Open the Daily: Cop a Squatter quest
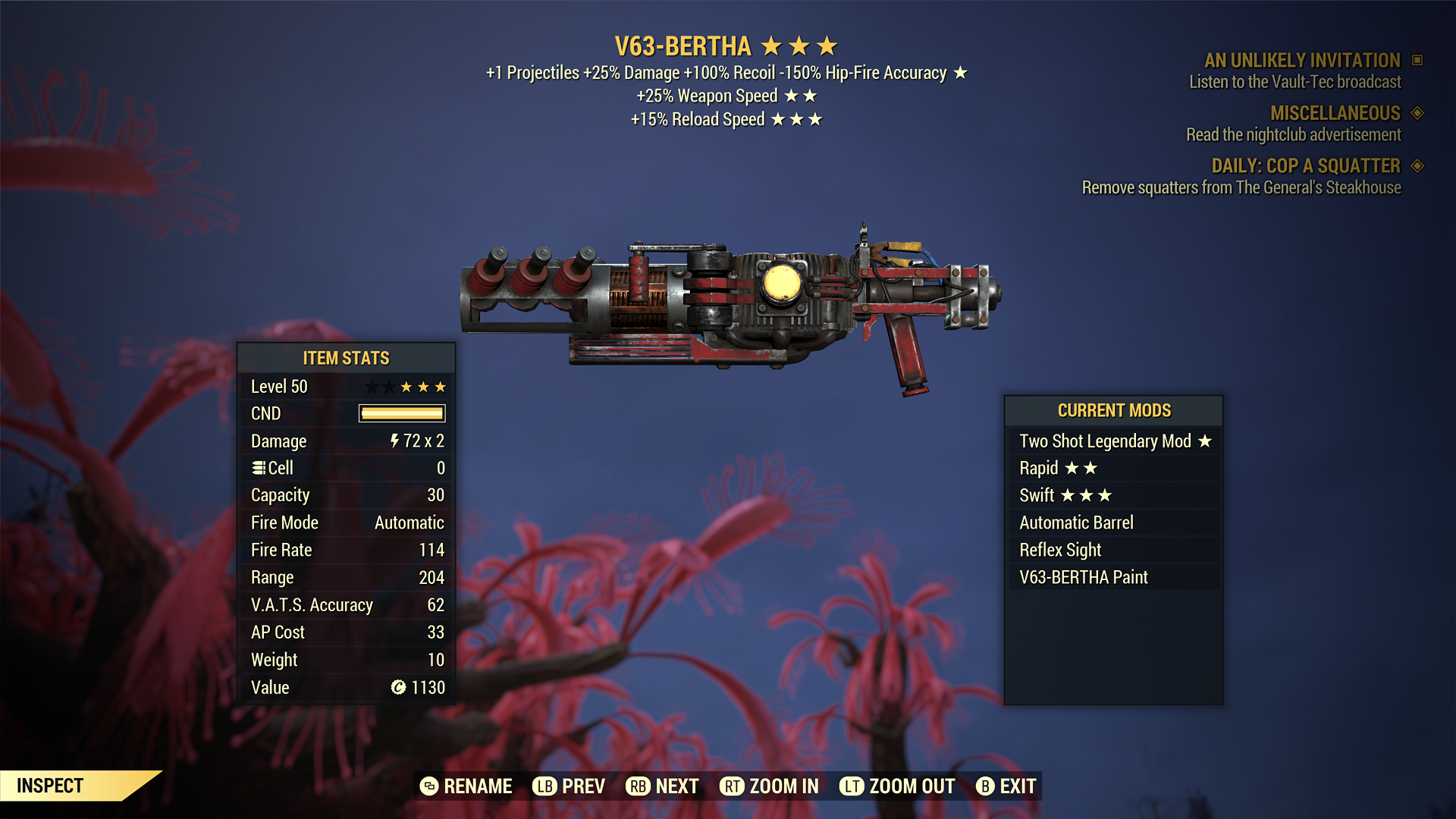Screen dimensions: 1456x819 click(1305, 166)
